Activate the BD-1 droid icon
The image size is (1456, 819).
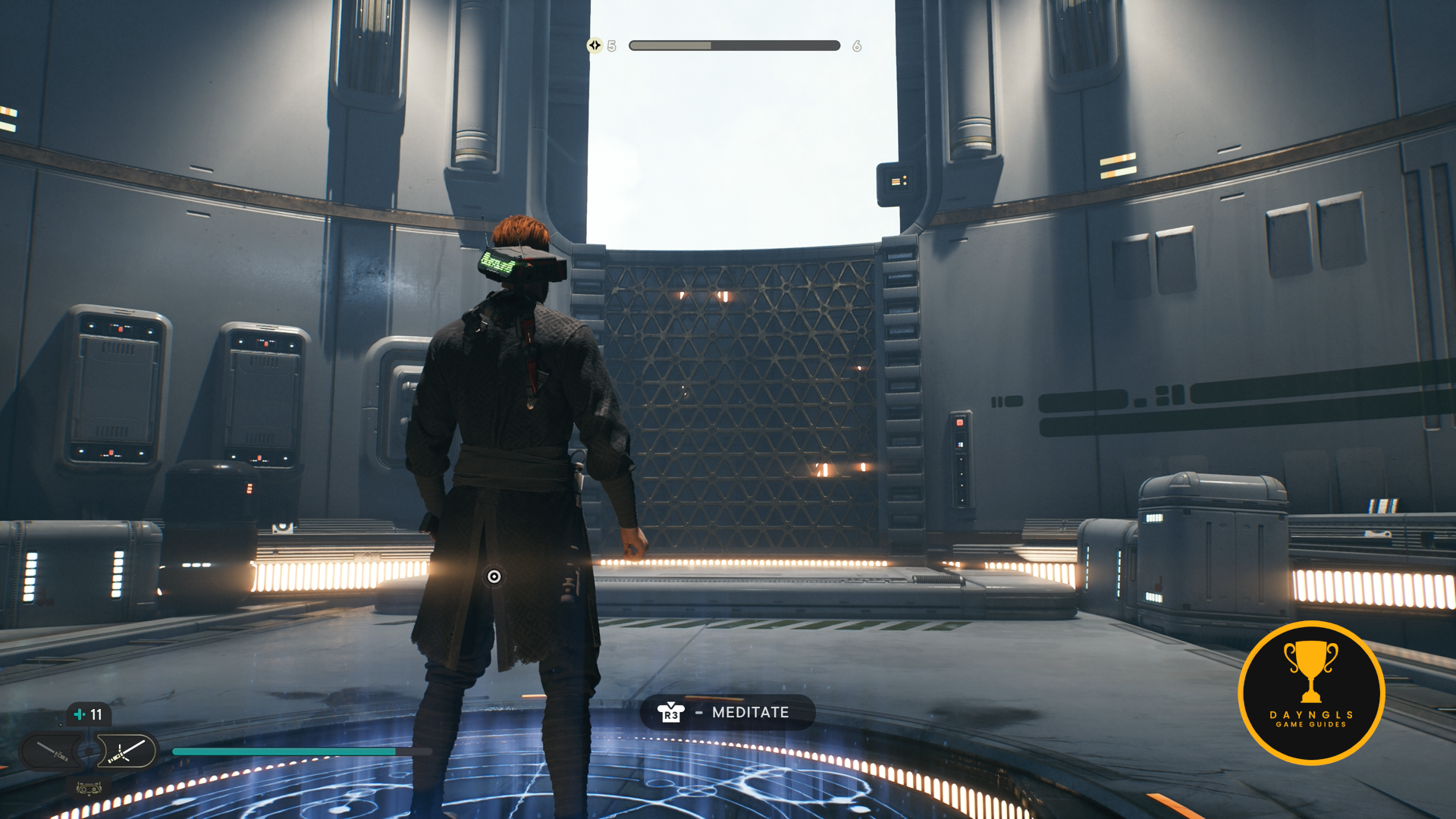click(x=89, y=789)
